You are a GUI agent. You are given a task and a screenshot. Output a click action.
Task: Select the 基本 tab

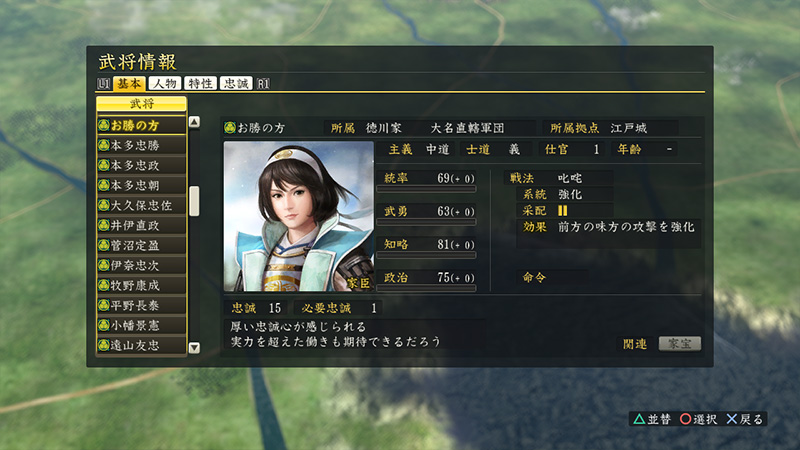[130, 84]
